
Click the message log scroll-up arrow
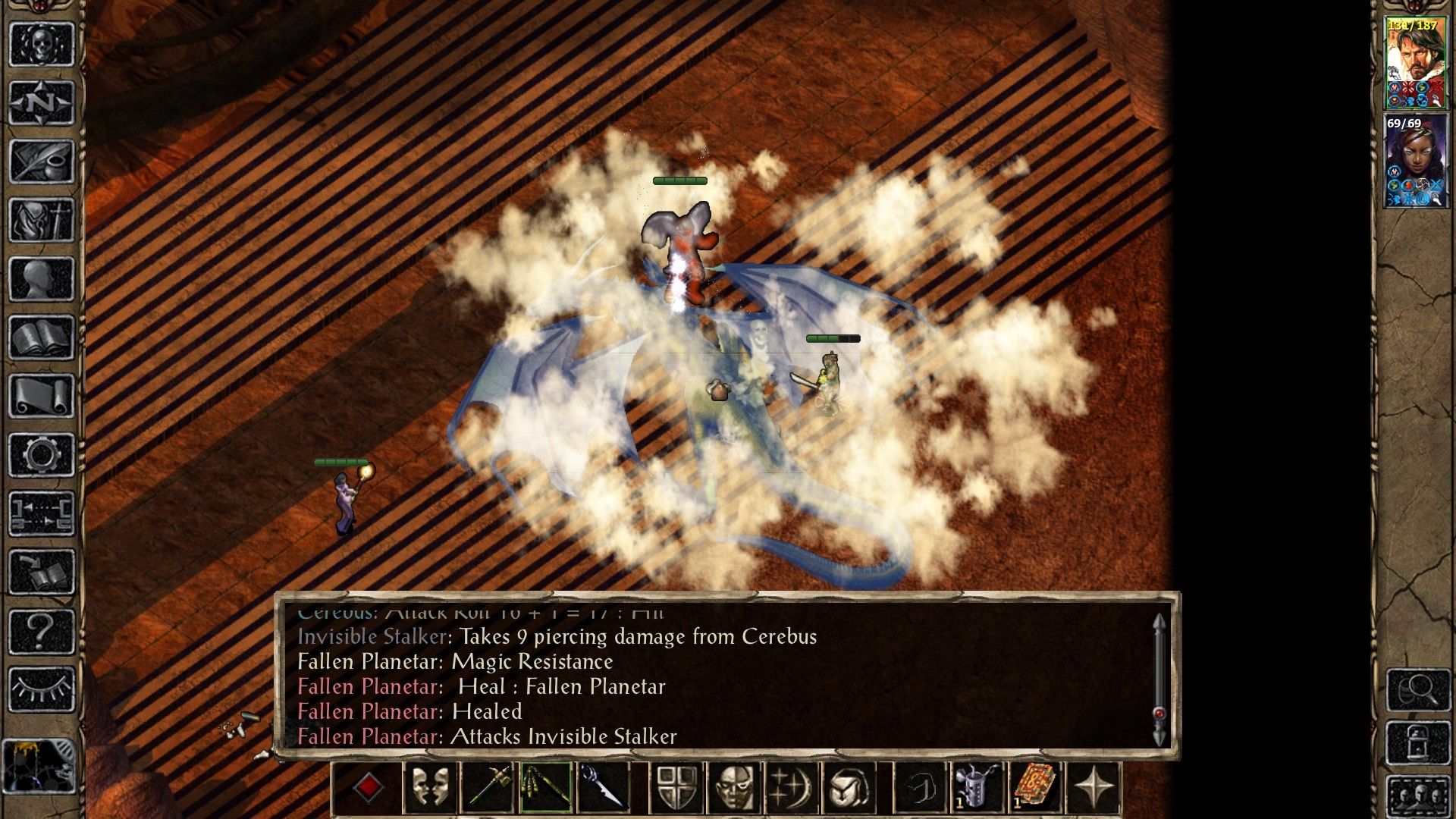click(1158, 620)
